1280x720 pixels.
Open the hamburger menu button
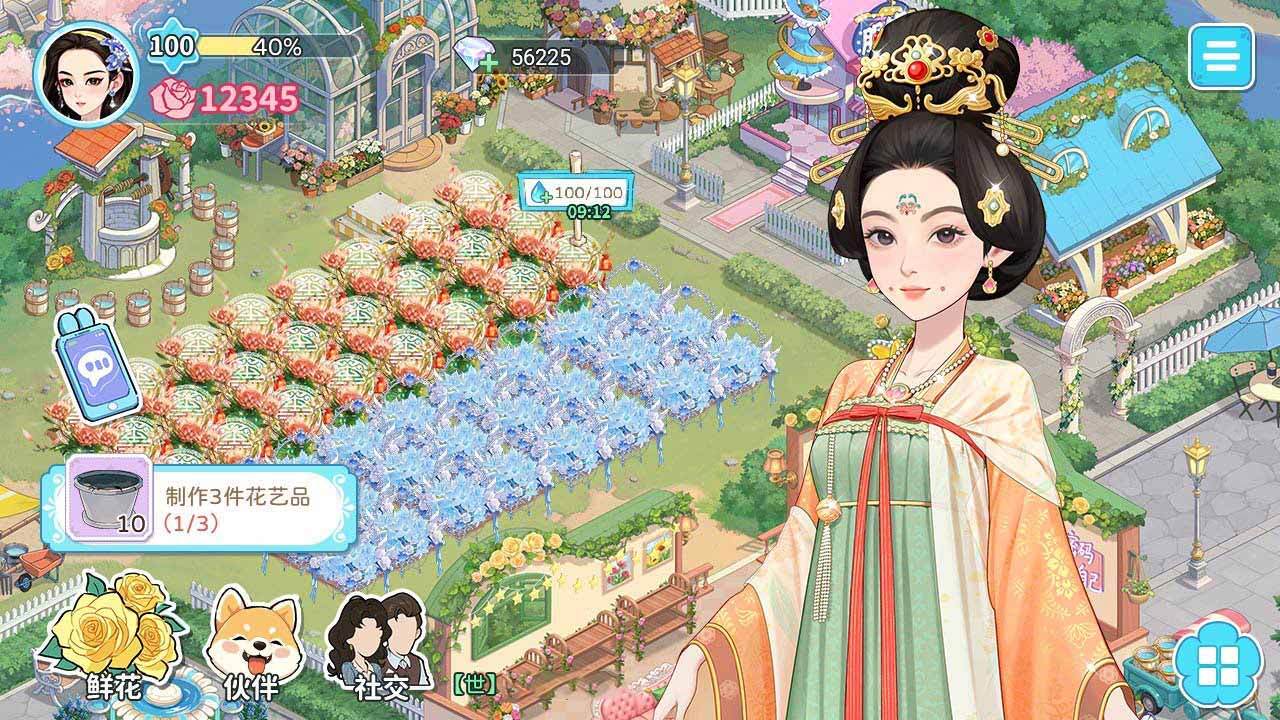[x=1221, y=56]
